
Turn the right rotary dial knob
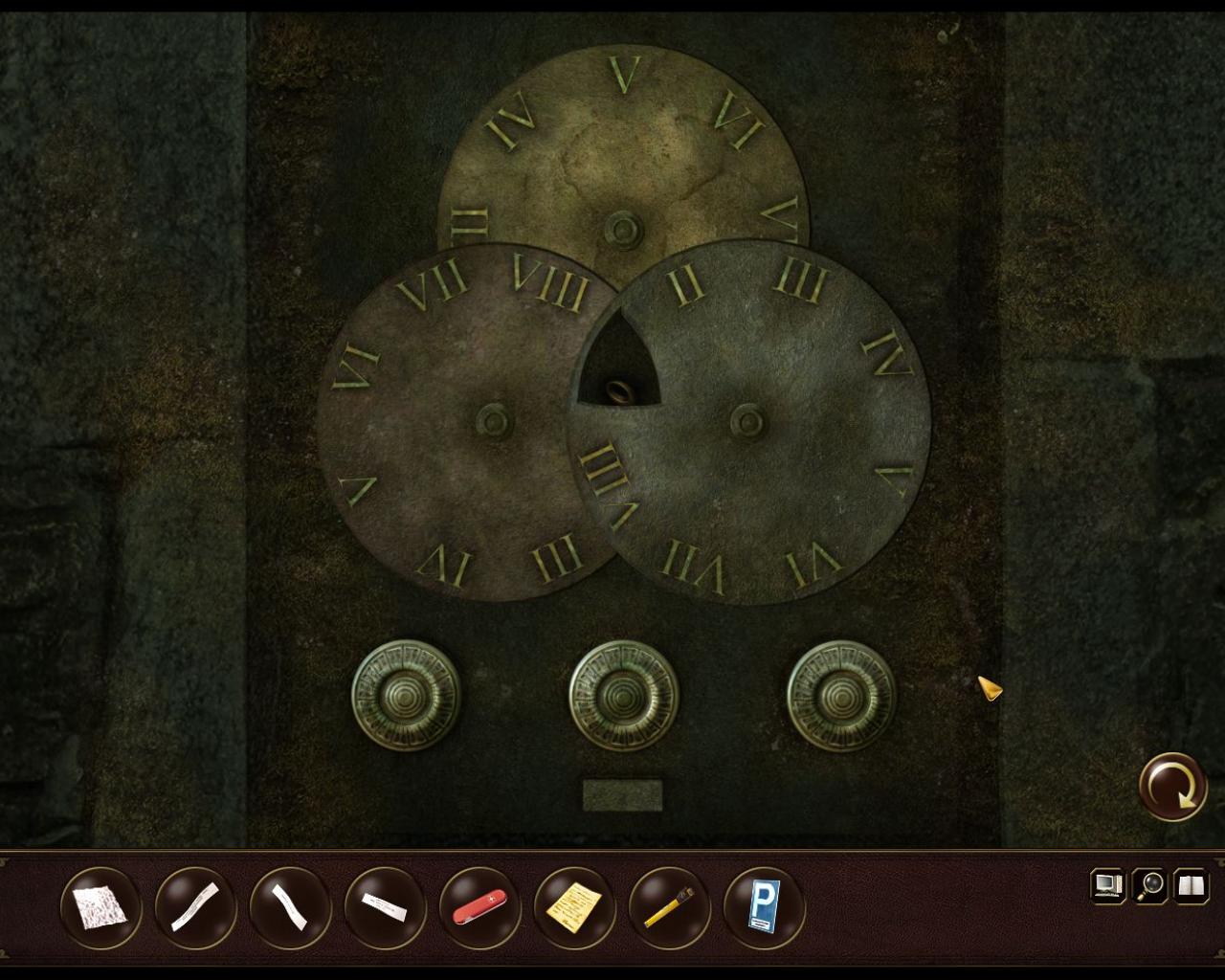pos(839,698)
